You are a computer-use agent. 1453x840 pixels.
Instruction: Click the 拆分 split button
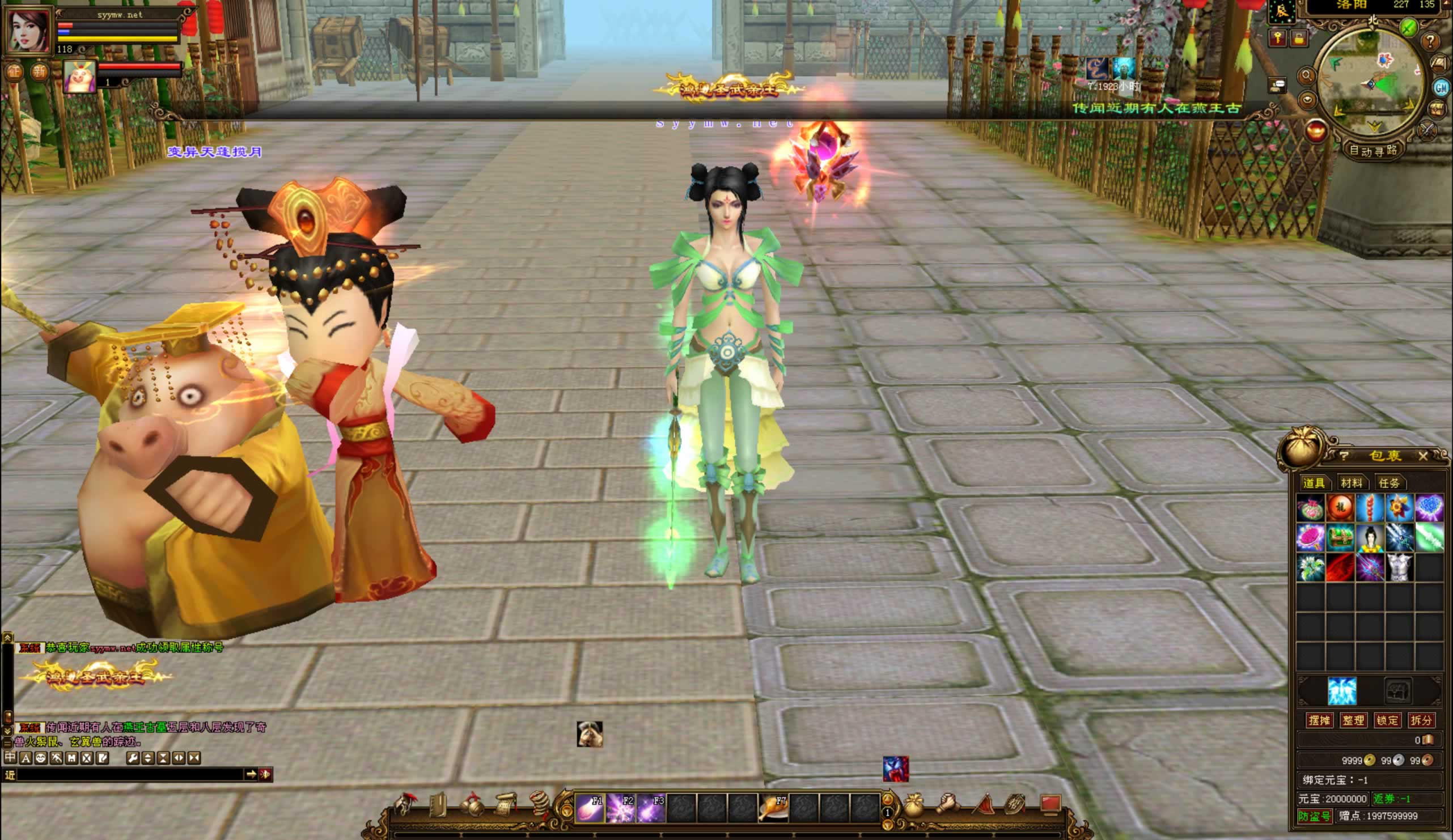[1421, 720]
